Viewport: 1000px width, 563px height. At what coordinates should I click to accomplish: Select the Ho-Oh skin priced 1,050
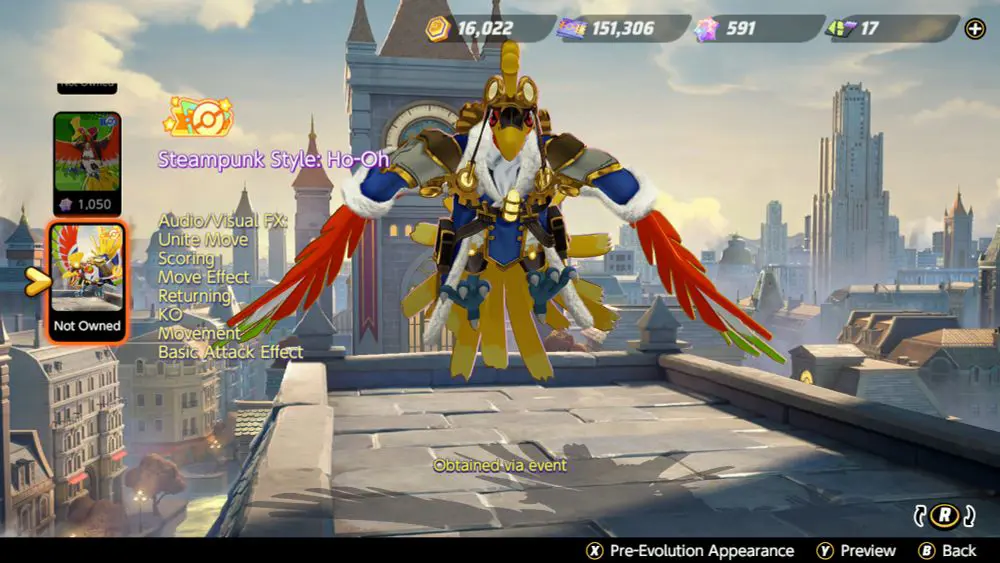click(86, 162)
